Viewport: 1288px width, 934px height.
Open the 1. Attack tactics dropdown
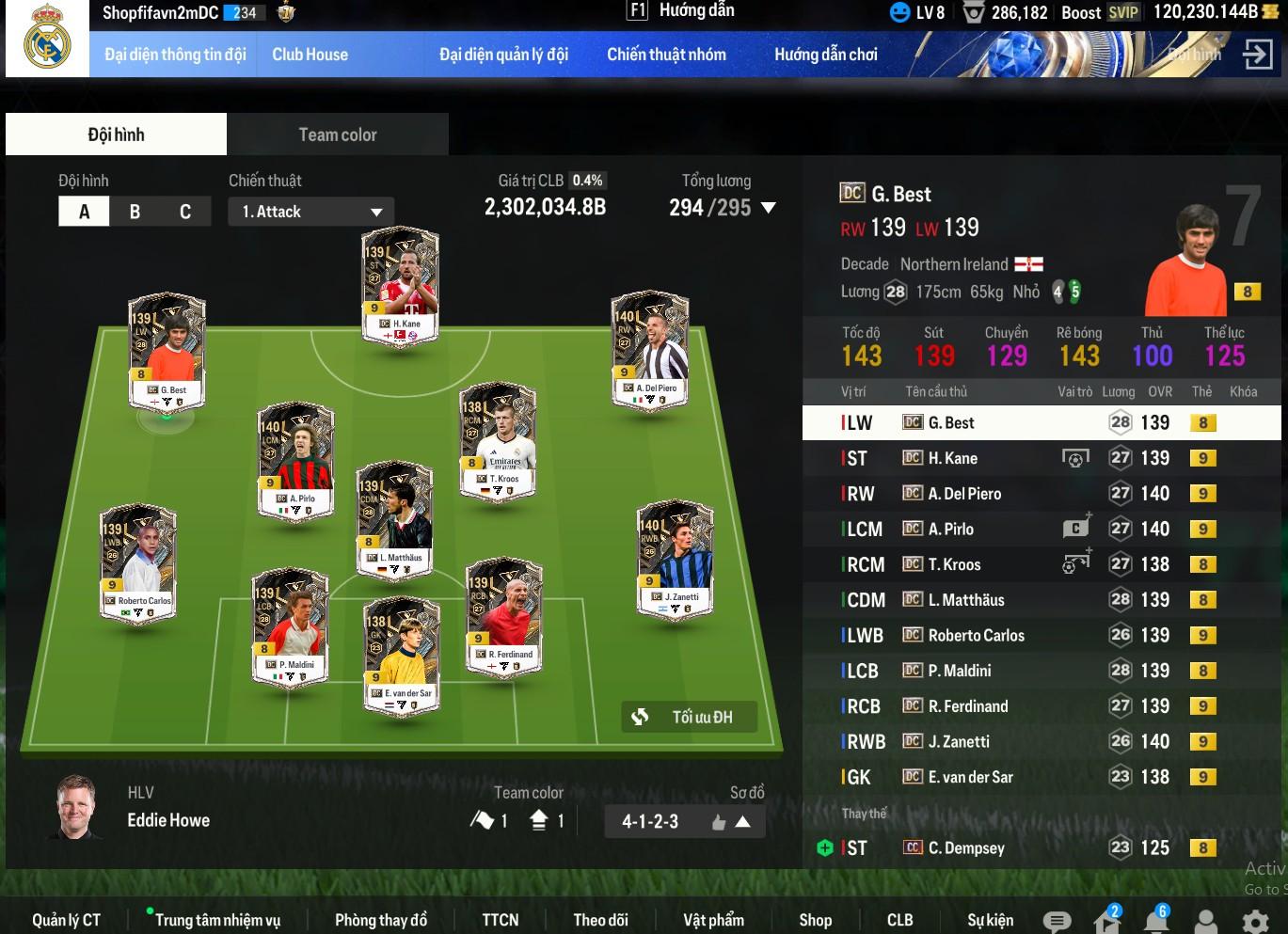pos(310,212)
